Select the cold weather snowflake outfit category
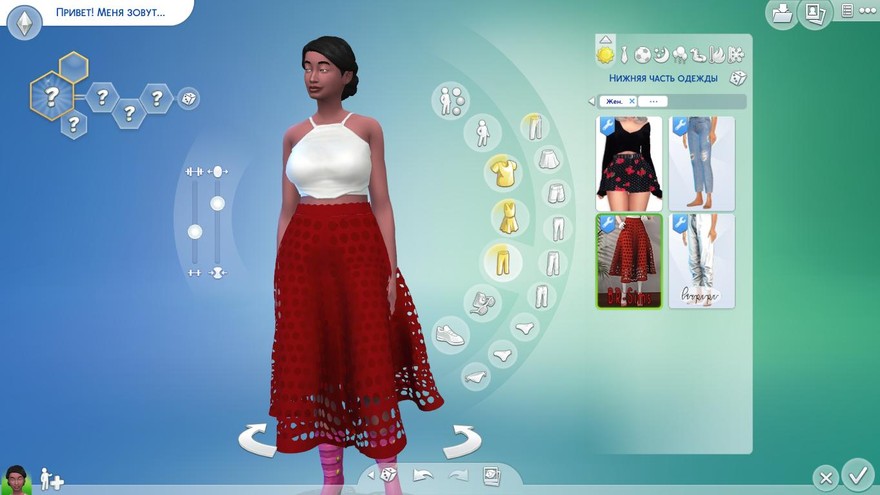Screen dimensions: 880x495 [x=736, y=54]
